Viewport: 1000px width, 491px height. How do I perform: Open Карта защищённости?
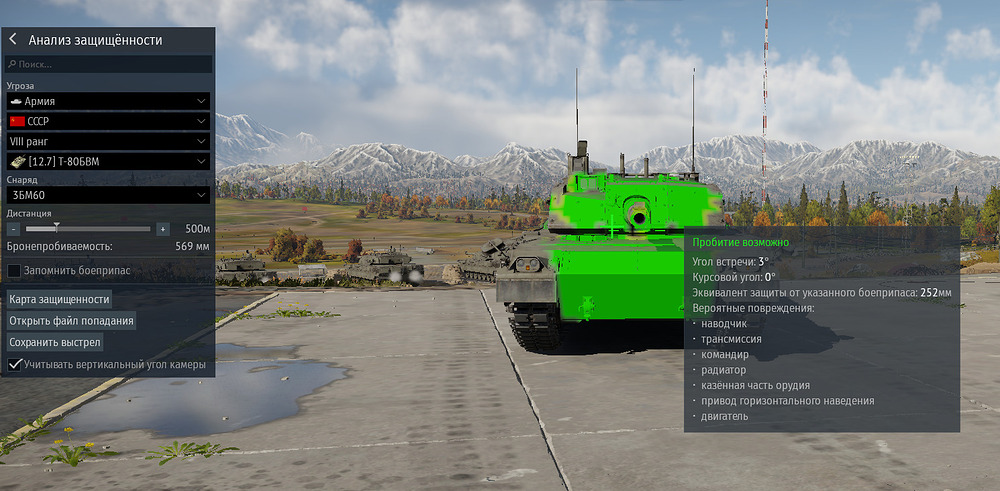(59, 299)
